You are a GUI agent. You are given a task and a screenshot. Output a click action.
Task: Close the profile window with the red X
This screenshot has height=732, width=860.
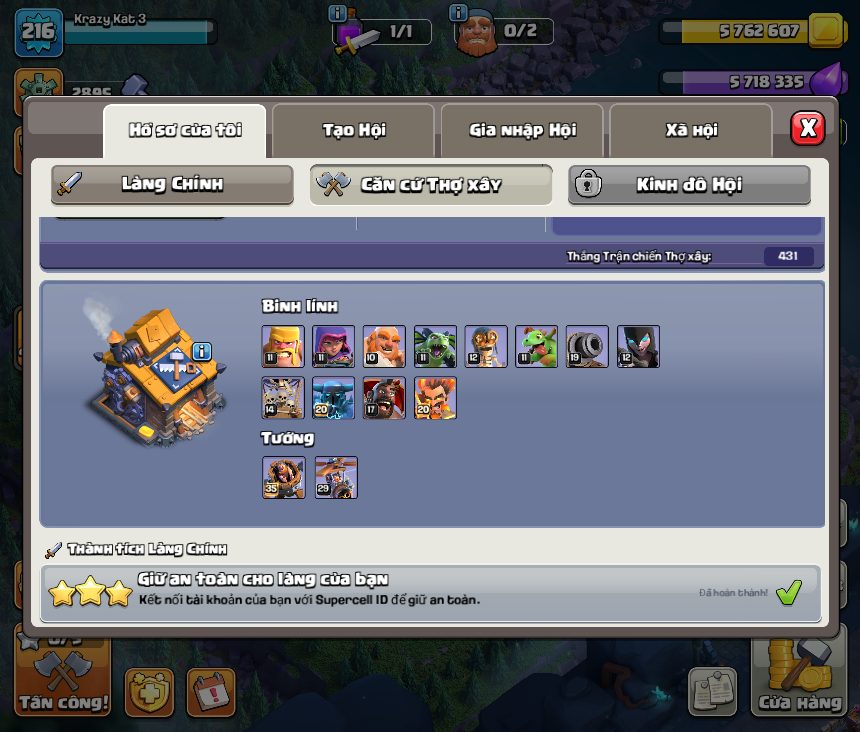808,128
